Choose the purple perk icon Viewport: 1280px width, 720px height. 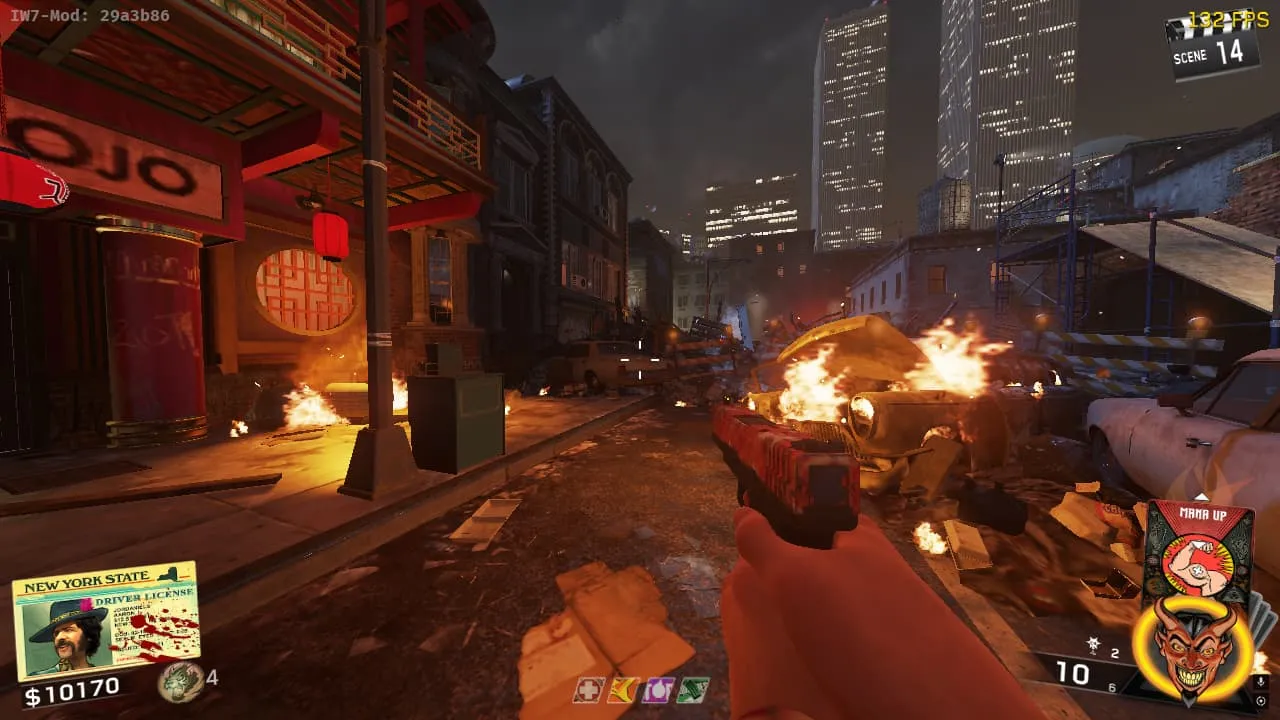pyautogui.click(x=657, y=690)
